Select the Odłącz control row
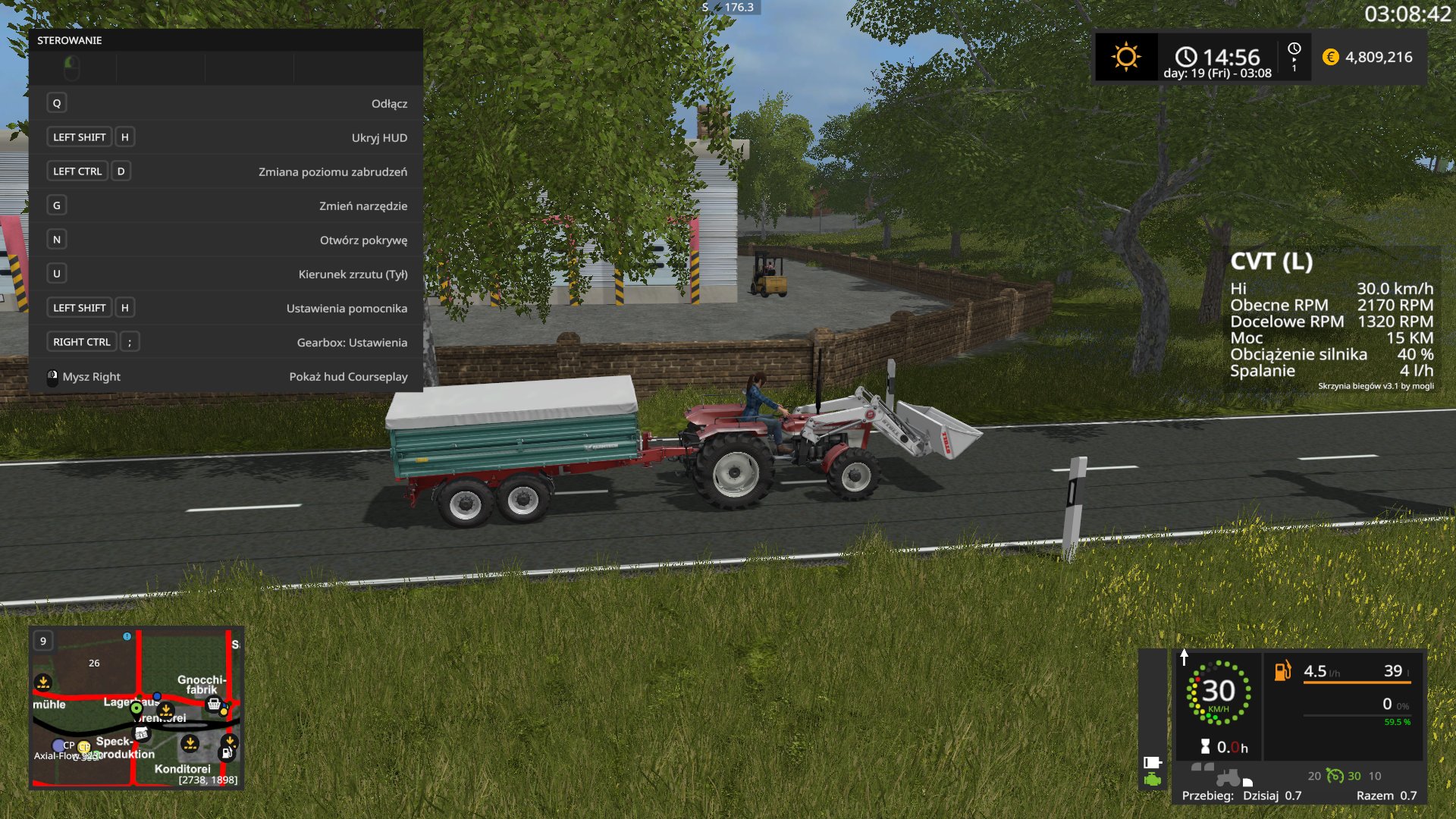The width and height of the screenshot is (1456, 819). pyautogui.click(x=225, y=103)
